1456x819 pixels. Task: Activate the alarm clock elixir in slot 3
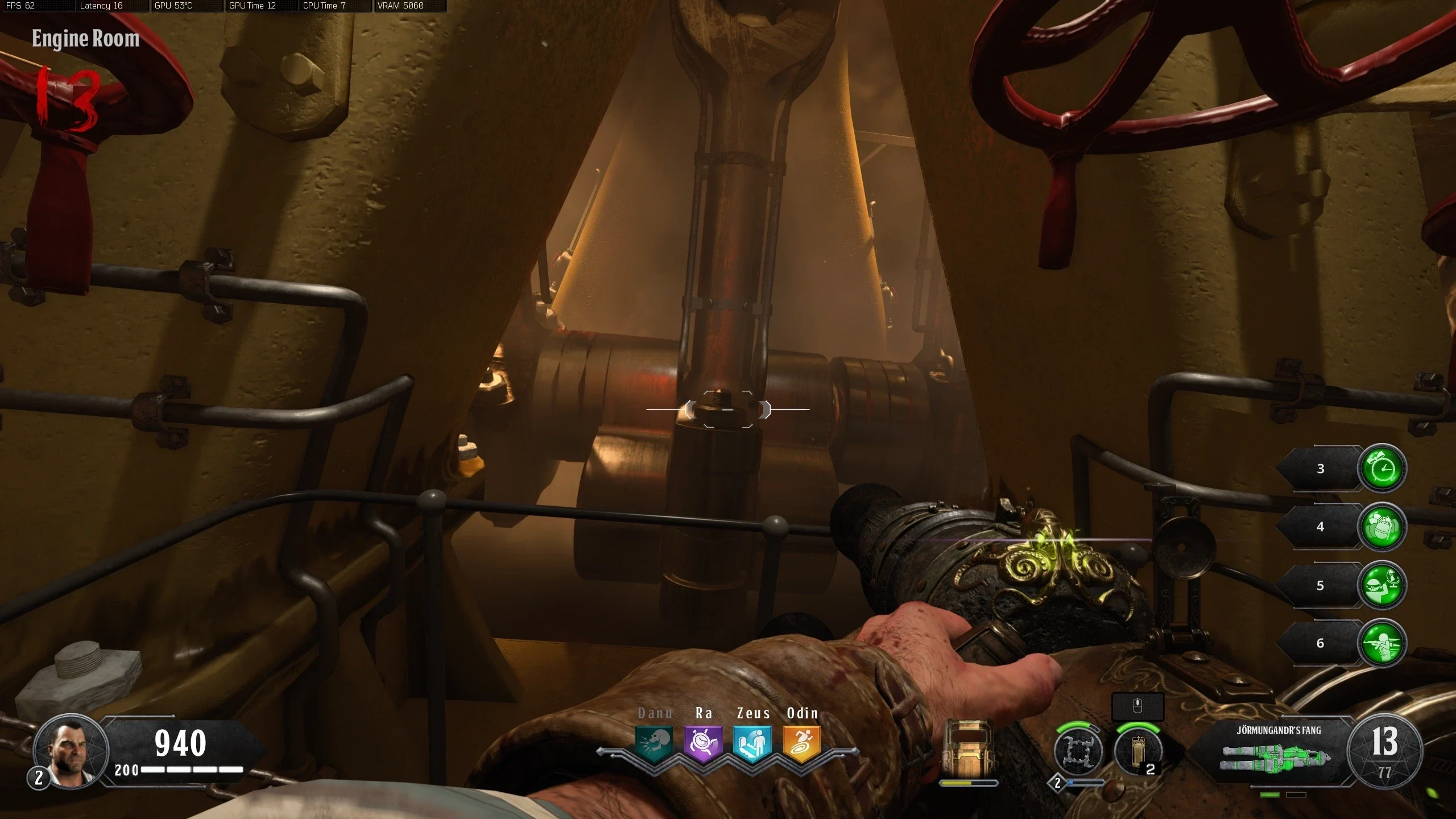[1382, 469]
